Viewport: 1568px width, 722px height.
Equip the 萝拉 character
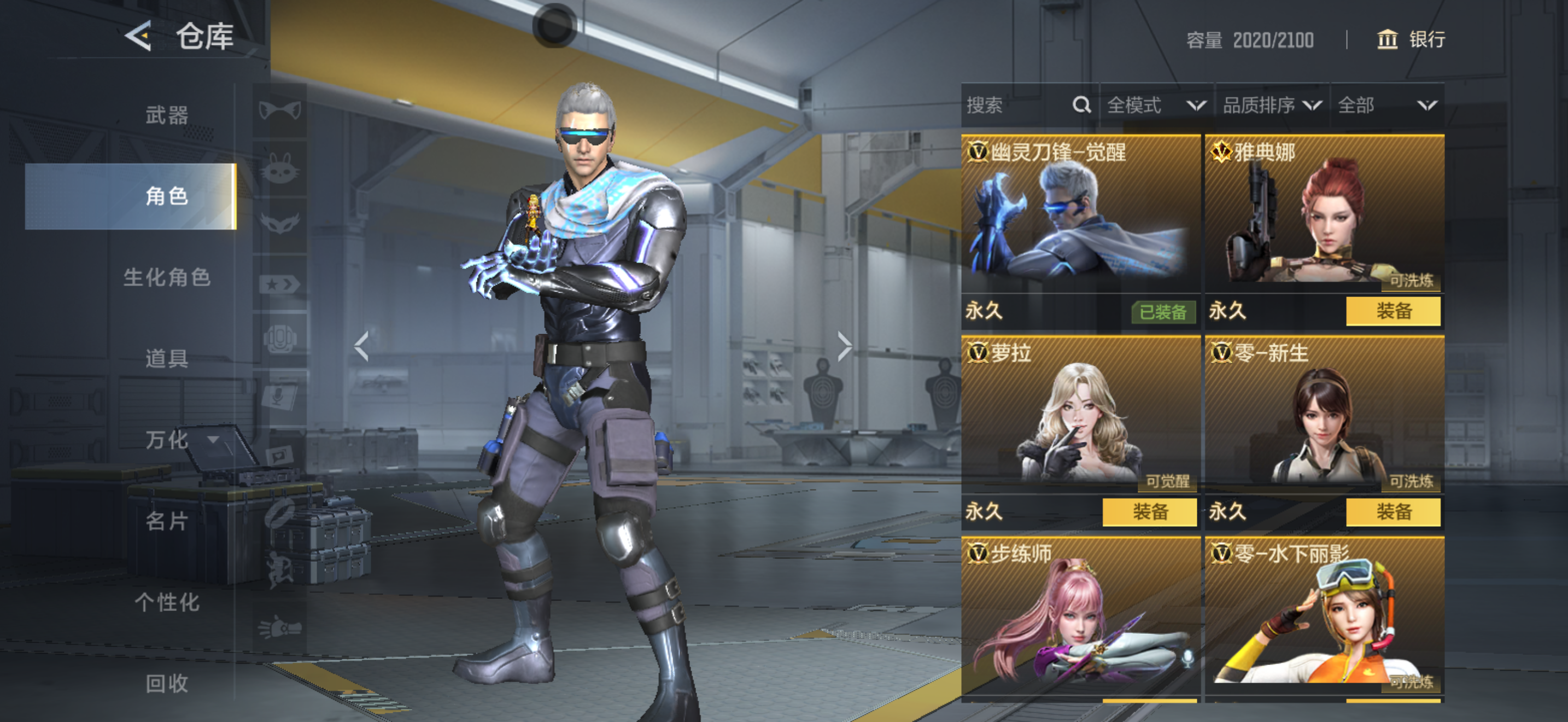(1149, 512)
